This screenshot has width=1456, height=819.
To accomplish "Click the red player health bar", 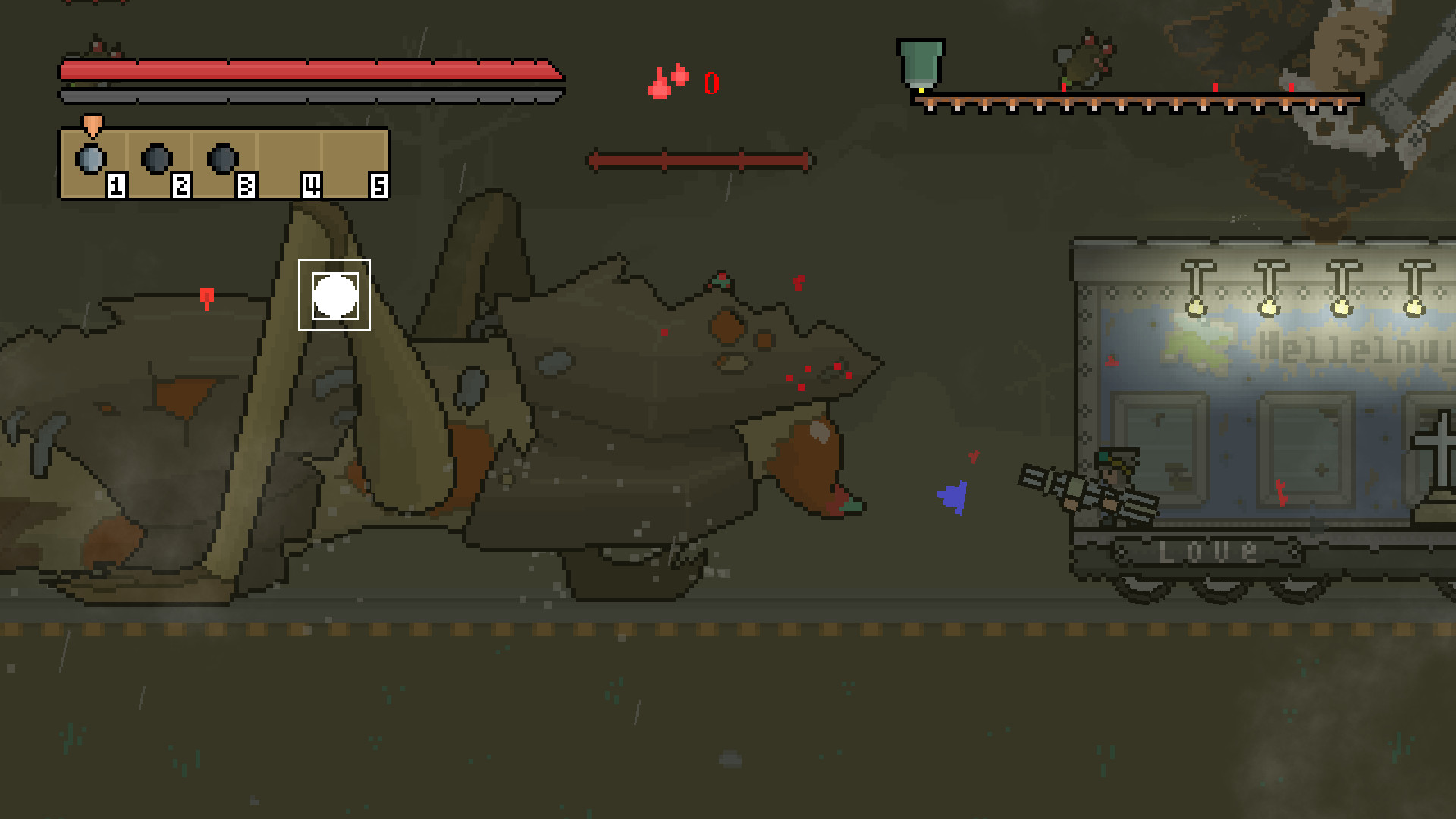I will click(303, 68).
